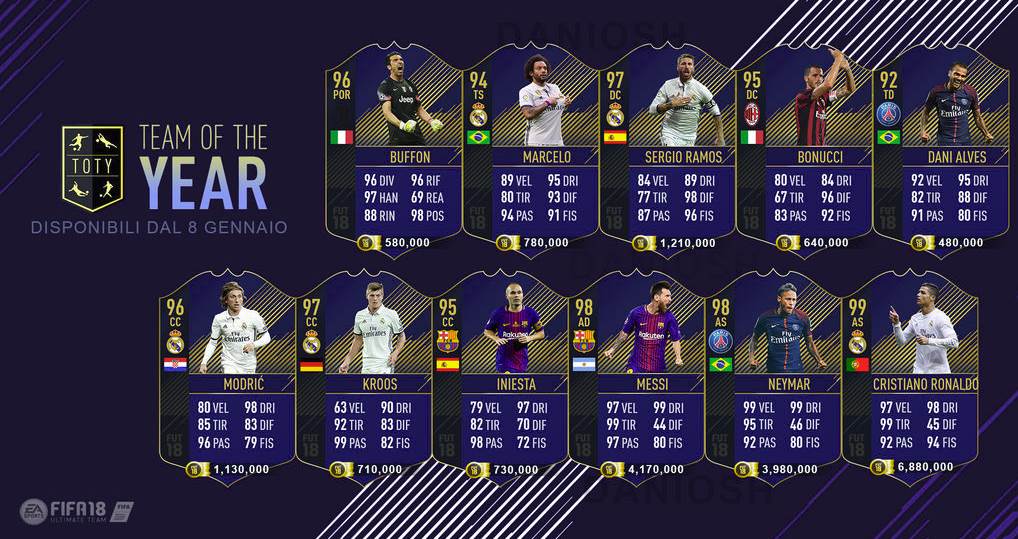Click the TOTY shield logo

92,163
